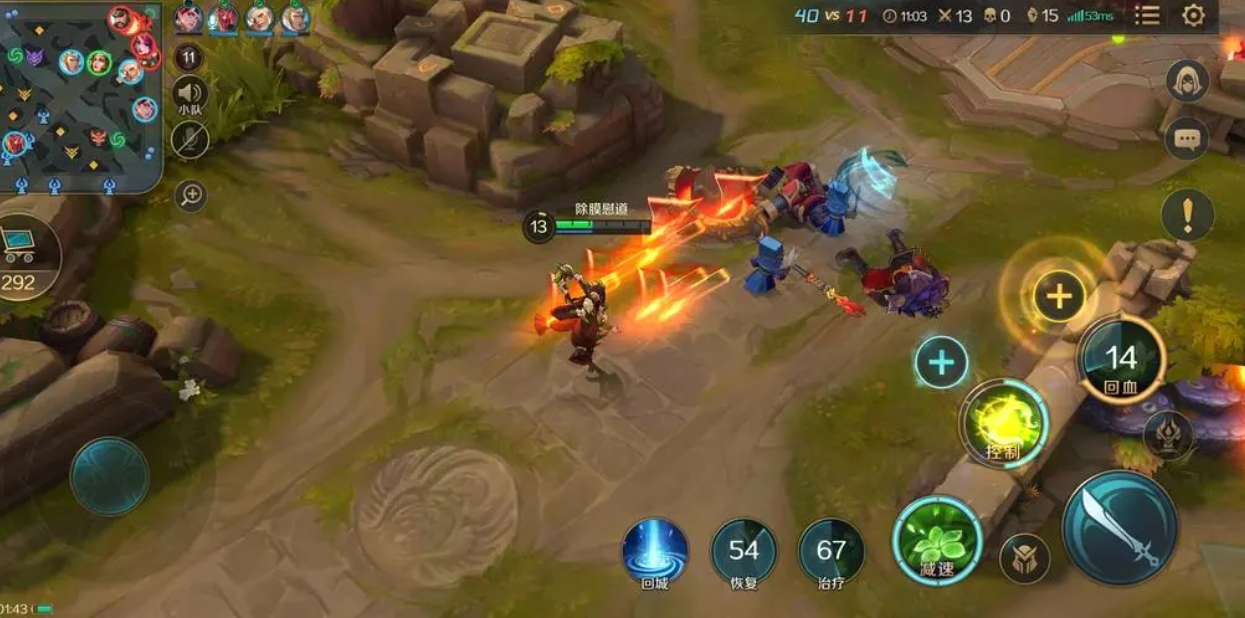Activate the 回血 heal skill

pos(1121,361)
